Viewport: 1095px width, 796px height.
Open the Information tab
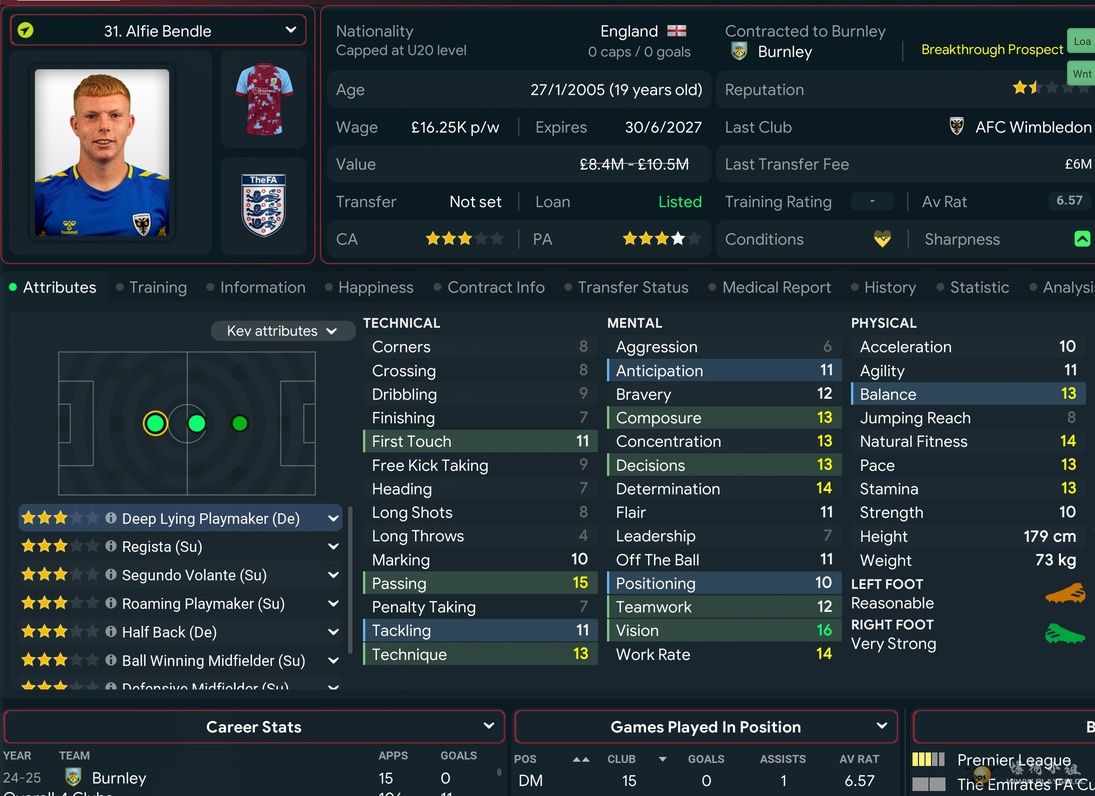[262, 288]
